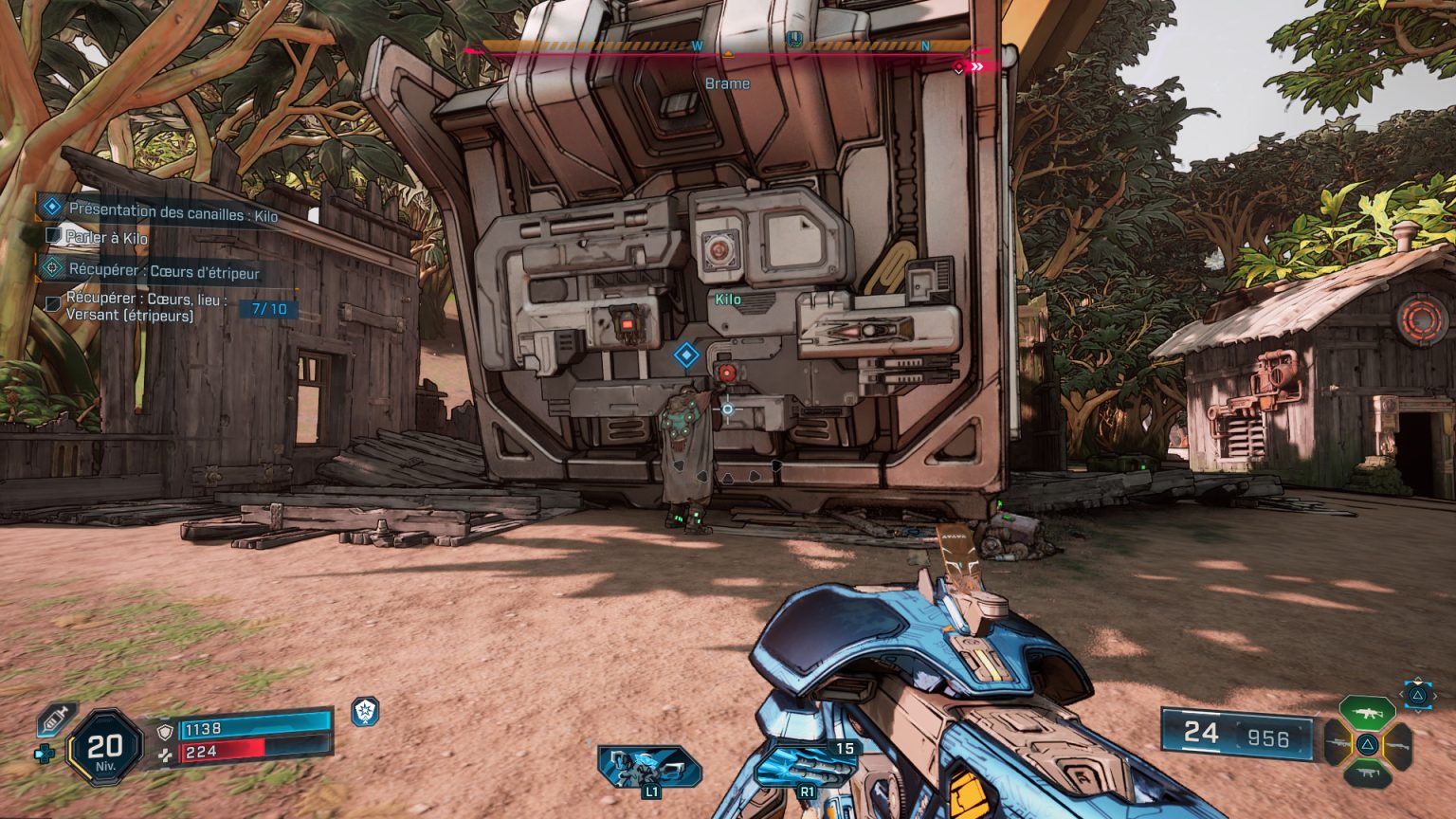Image resolution: width=1456 pixels, height=819 pixels.
Task: Click the syringe health item icon
Action: click(55, 720)
